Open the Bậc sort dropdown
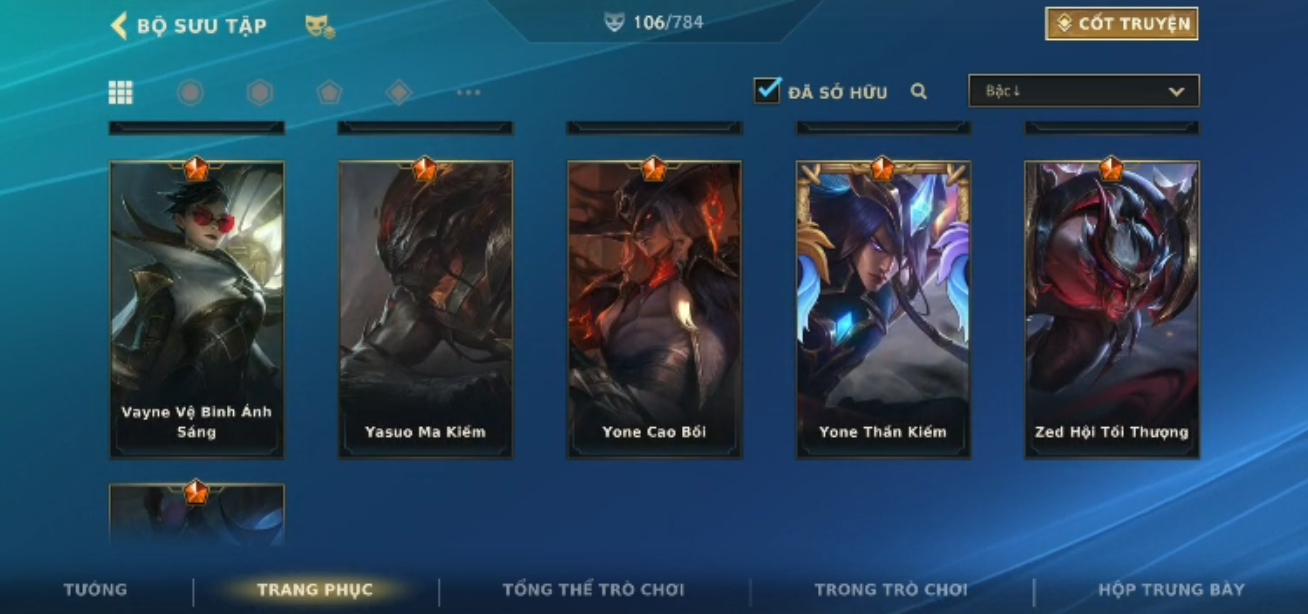This screenshot has width=1308, height=614. pyautogui.click(x=1083, y=91)
